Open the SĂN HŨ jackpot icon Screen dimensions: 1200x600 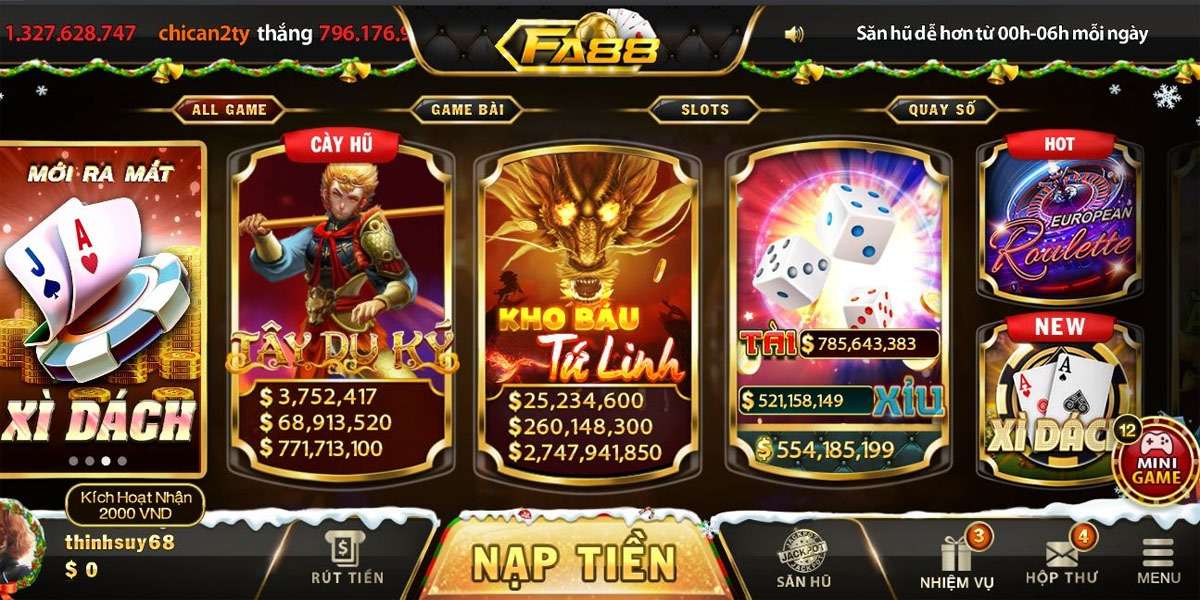point(804,560)
